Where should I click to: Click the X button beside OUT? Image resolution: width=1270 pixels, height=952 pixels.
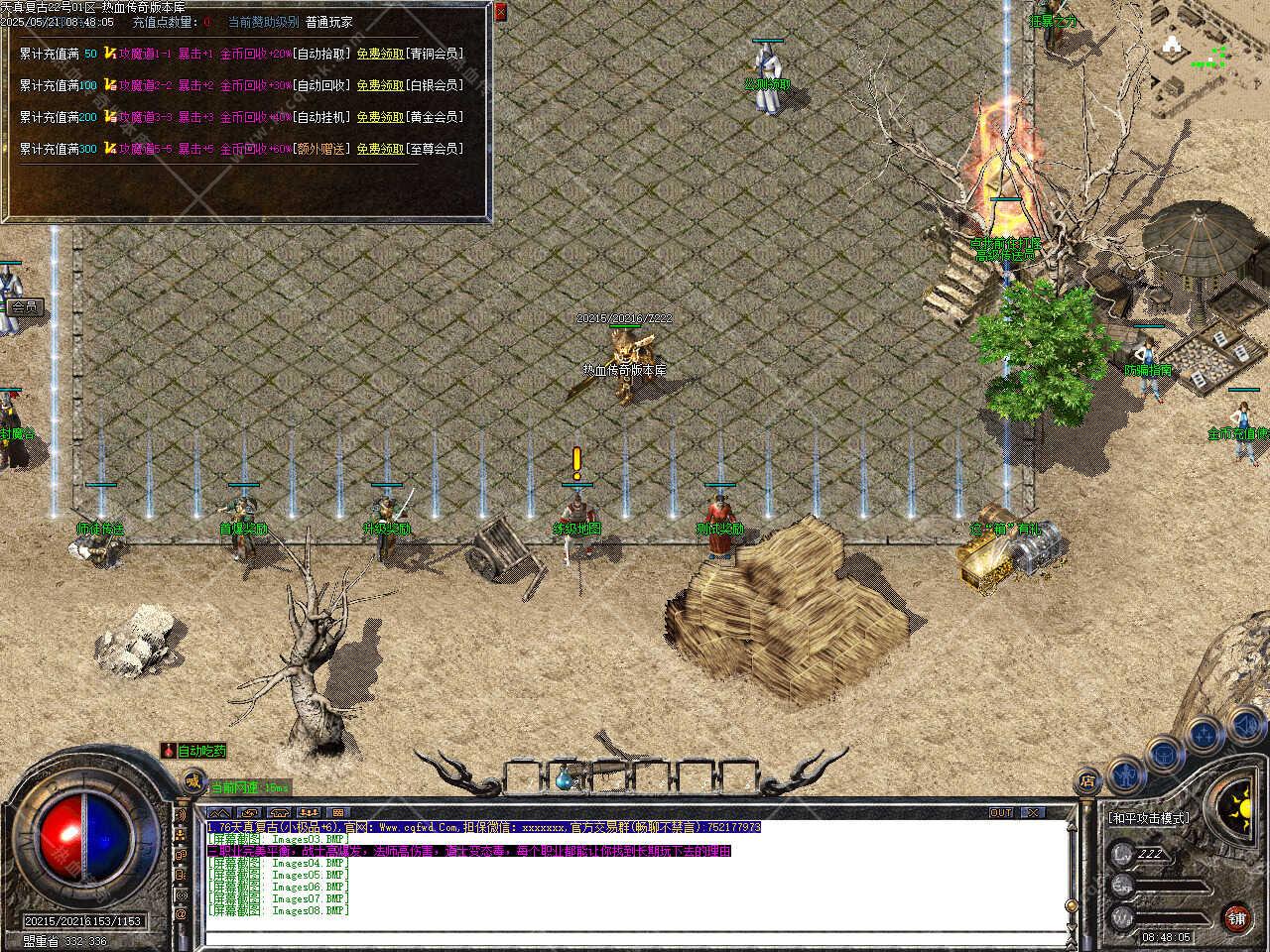click(x=1034, y=812)
